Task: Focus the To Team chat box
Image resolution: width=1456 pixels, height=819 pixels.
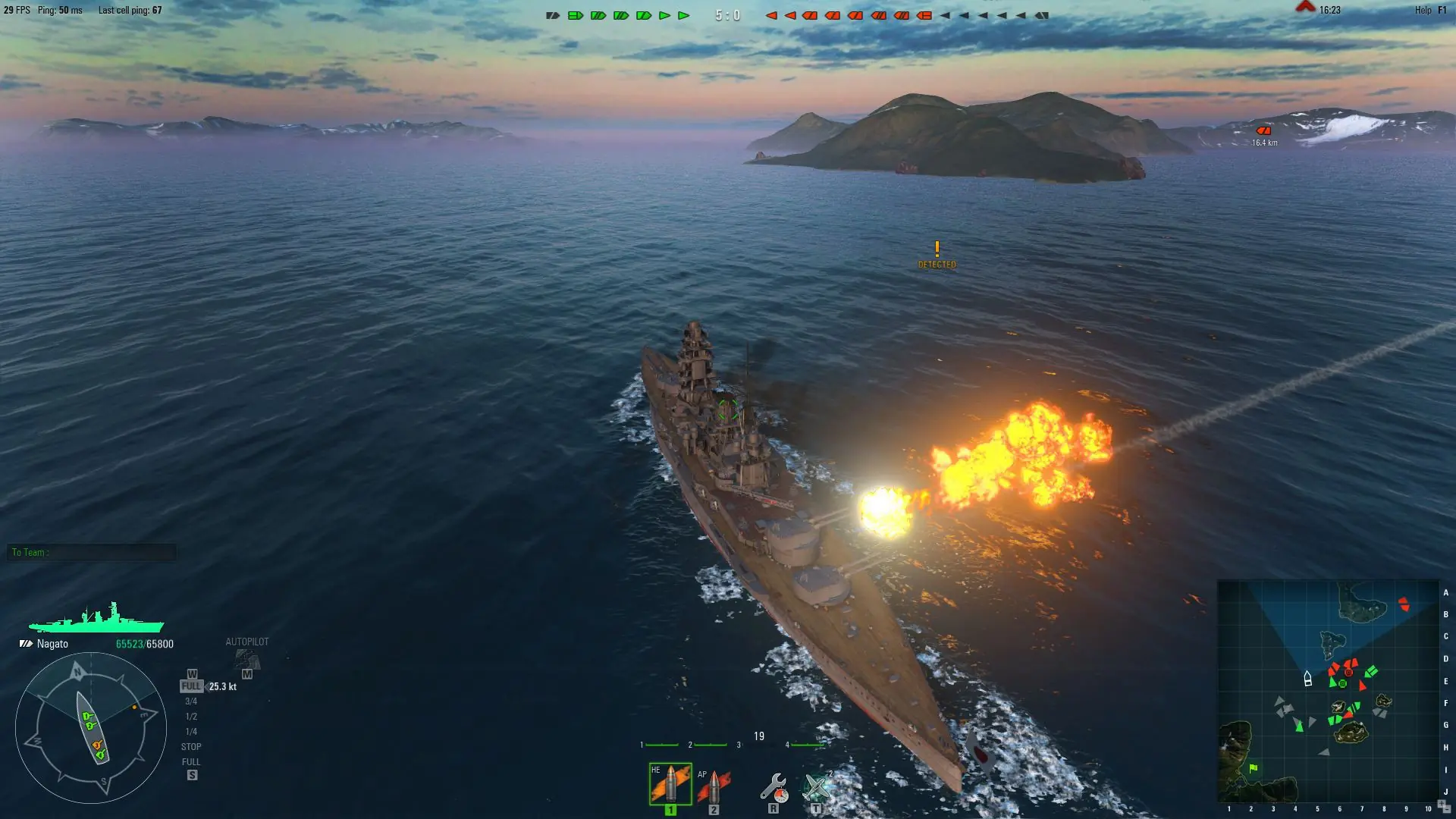Action: click(x=92, y=553)
